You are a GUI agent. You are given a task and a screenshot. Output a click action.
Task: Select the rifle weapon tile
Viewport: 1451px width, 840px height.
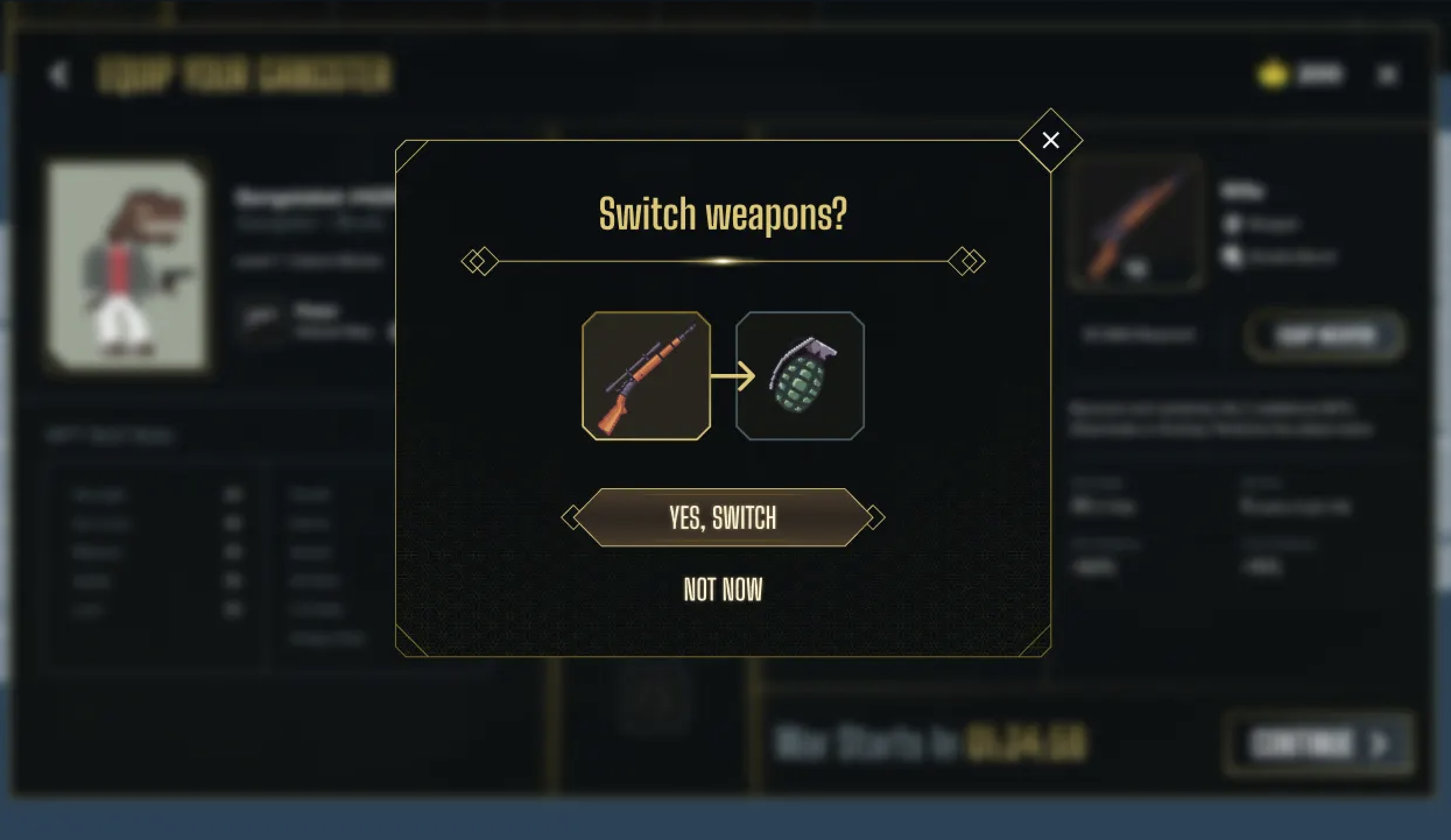coord(646,376)
